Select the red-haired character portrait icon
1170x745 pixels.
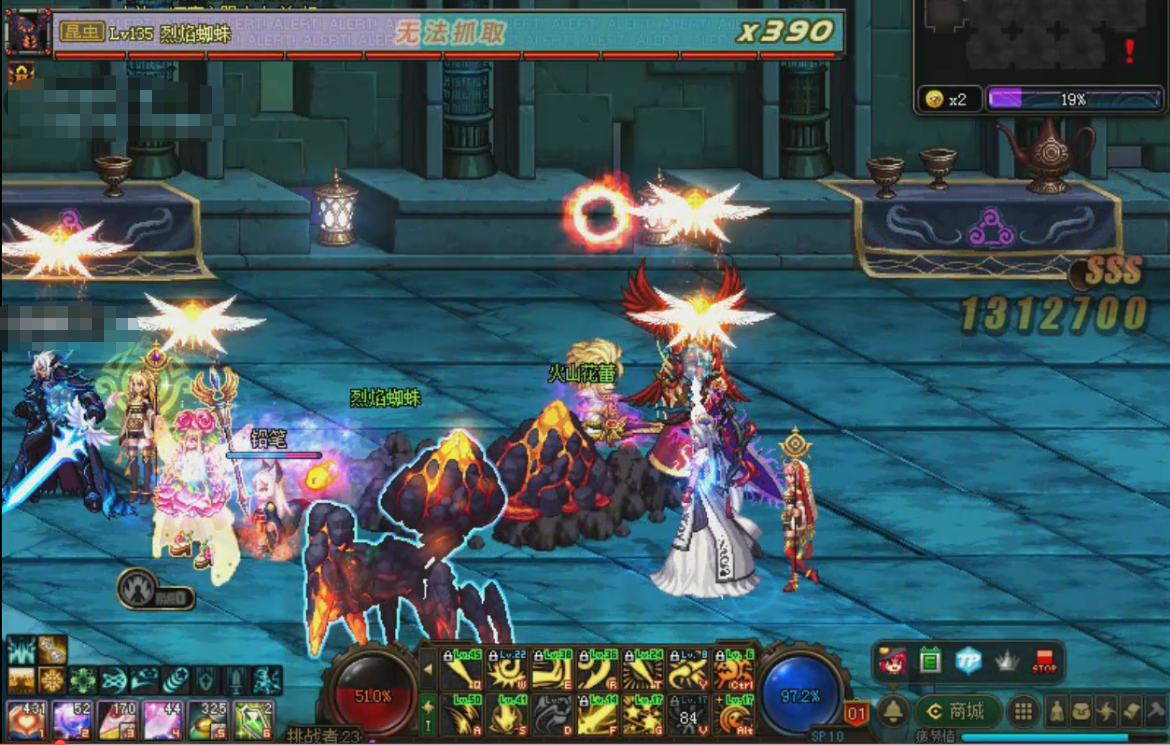pyautogui.click(x=892, y=661)
